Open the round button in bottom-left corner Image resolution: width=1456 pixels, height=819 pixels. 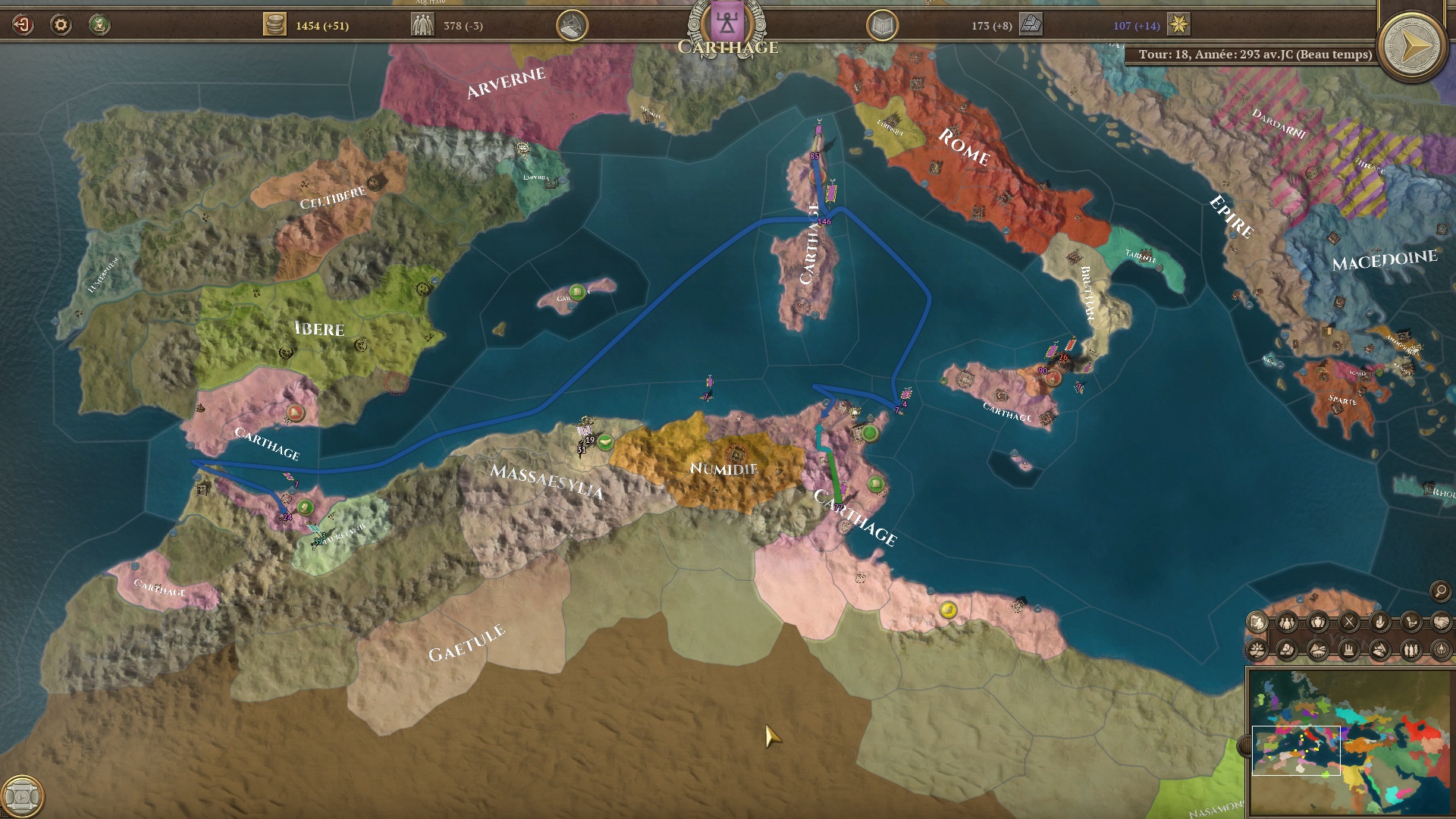pyautogui.click(x=22, y=796)
